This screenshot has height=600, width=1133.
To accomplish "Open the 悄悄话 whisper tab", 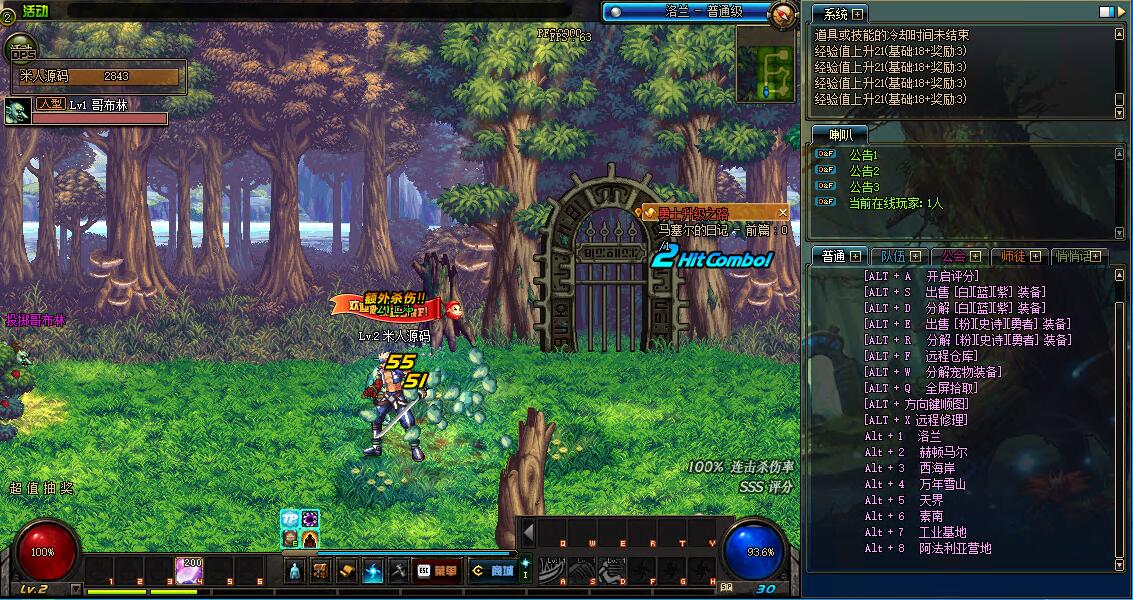I will (x=1080, y=257).
